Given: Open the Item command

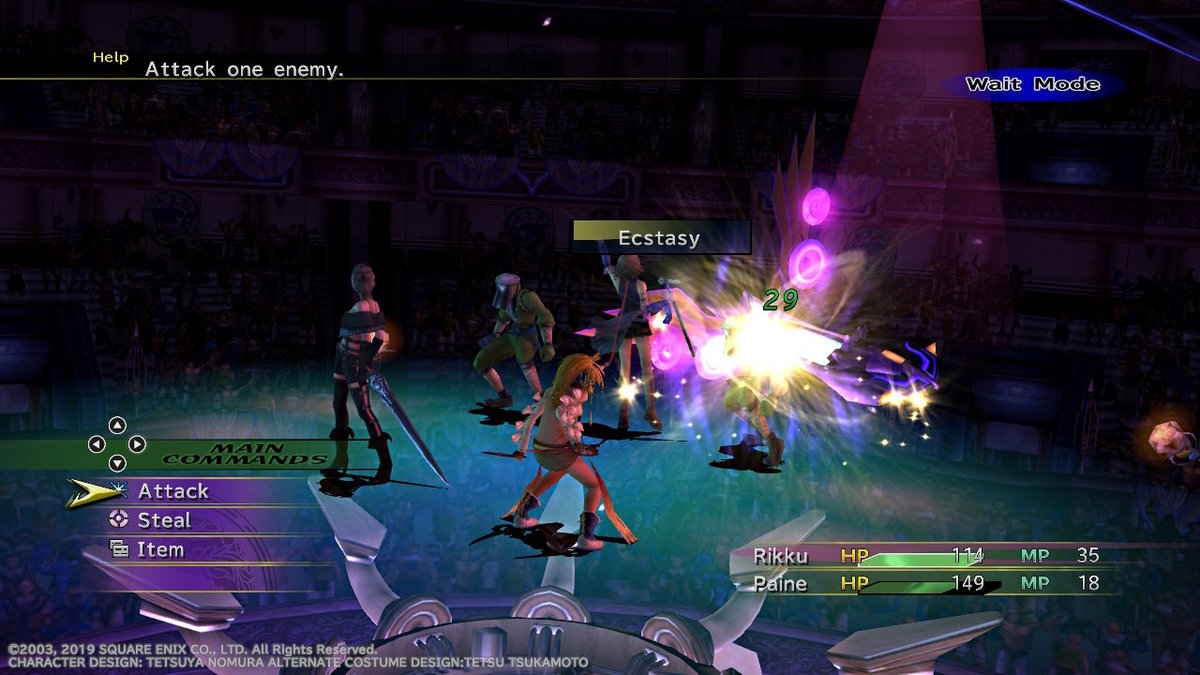Looking at the screenshot, I should click(x=160, y=549).
